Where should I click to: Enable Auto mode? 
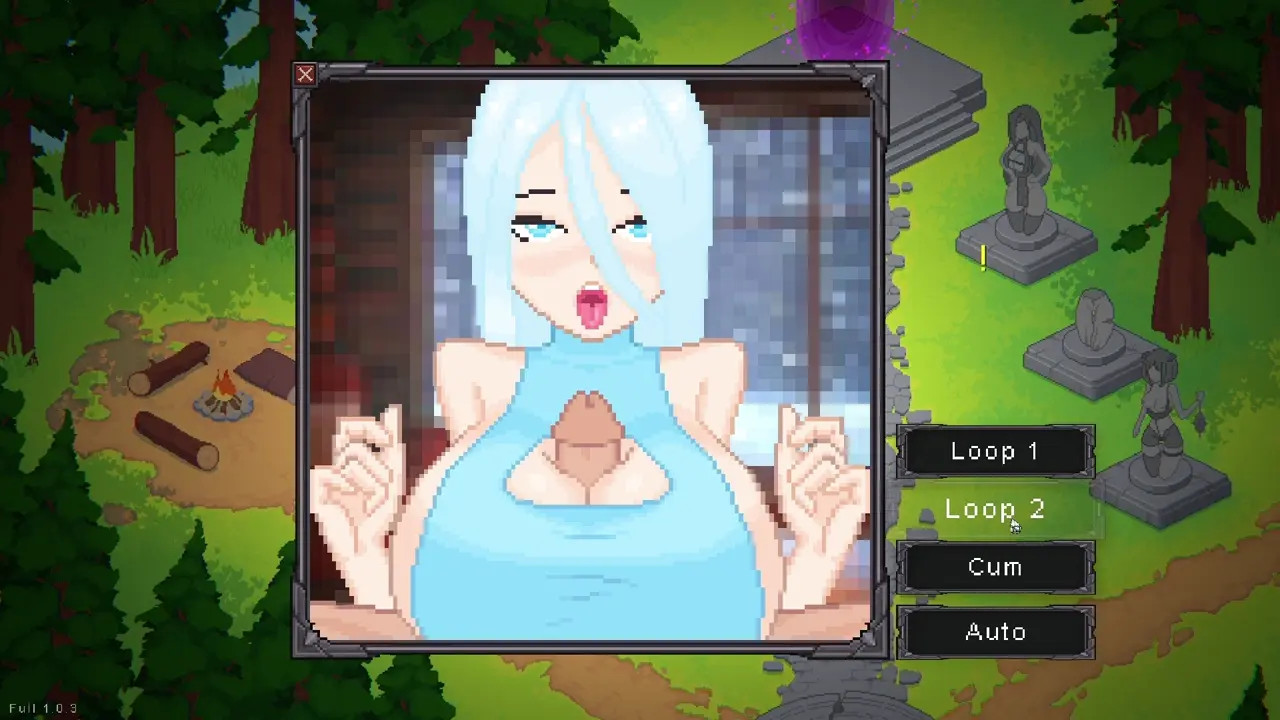995,632
